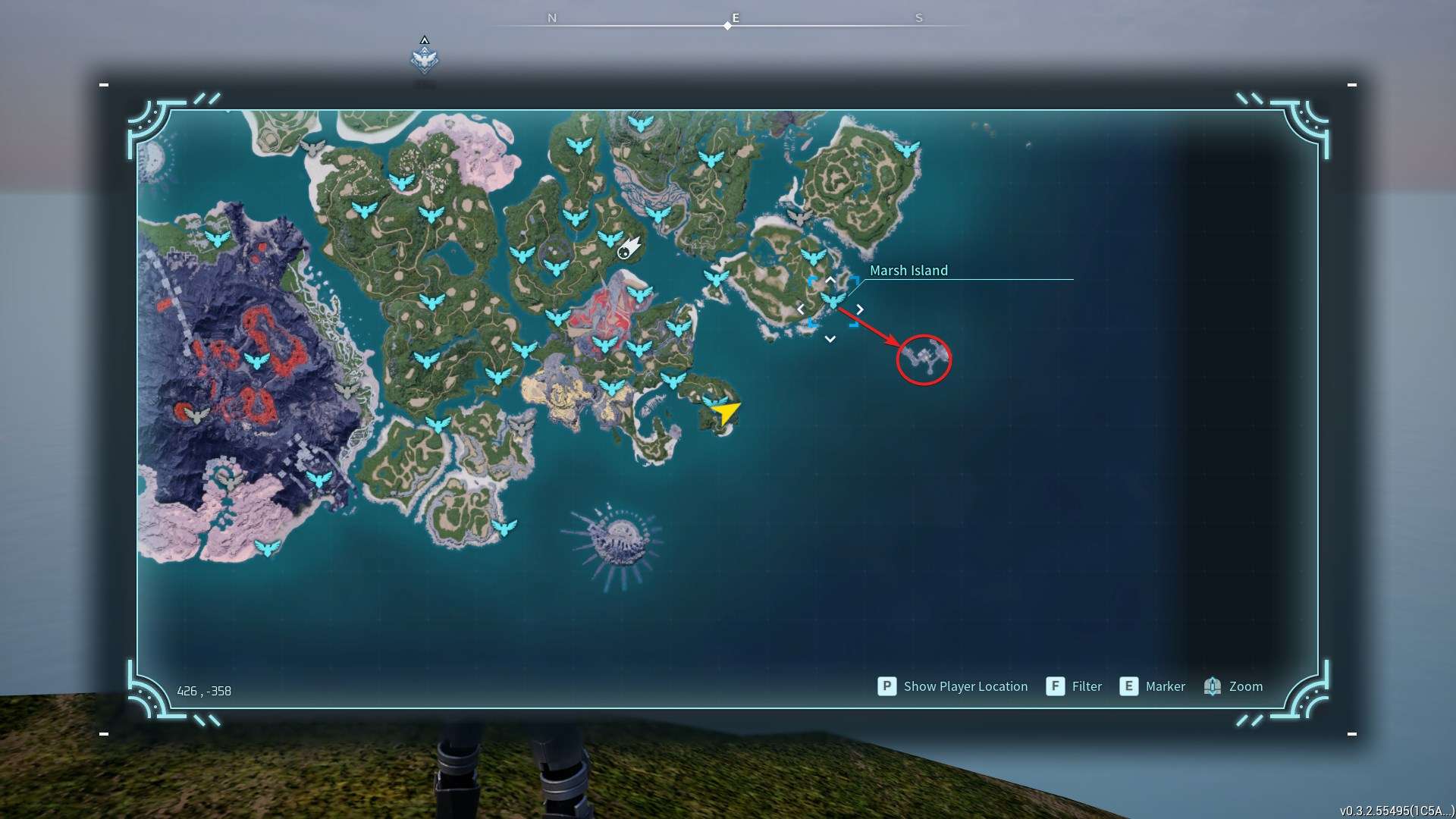The height and width of the screenshot is (819, 1456).
Task: Open the Filter options
Action: [x=1086, y=686]
